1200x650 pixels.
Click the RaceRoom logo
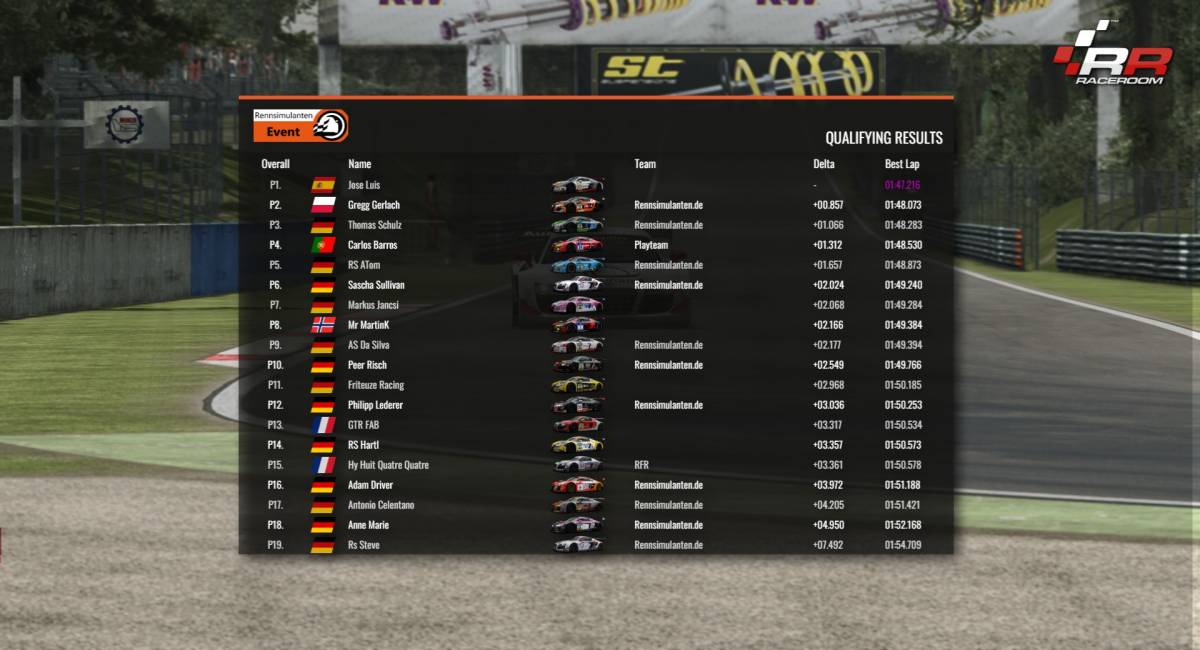1112,54
